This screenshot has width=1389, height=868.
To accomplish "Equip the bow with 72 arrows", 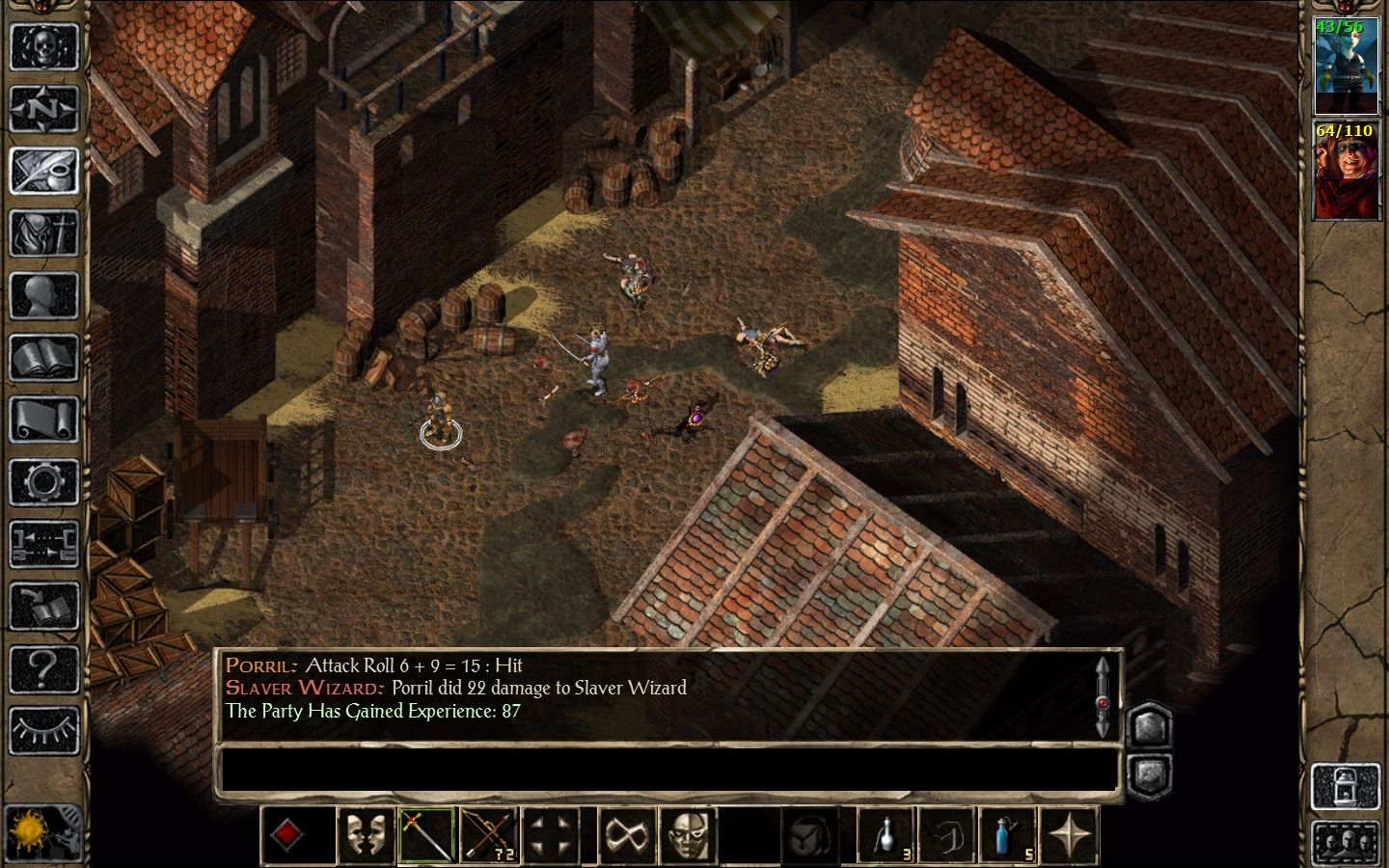I will click(489, 834).
